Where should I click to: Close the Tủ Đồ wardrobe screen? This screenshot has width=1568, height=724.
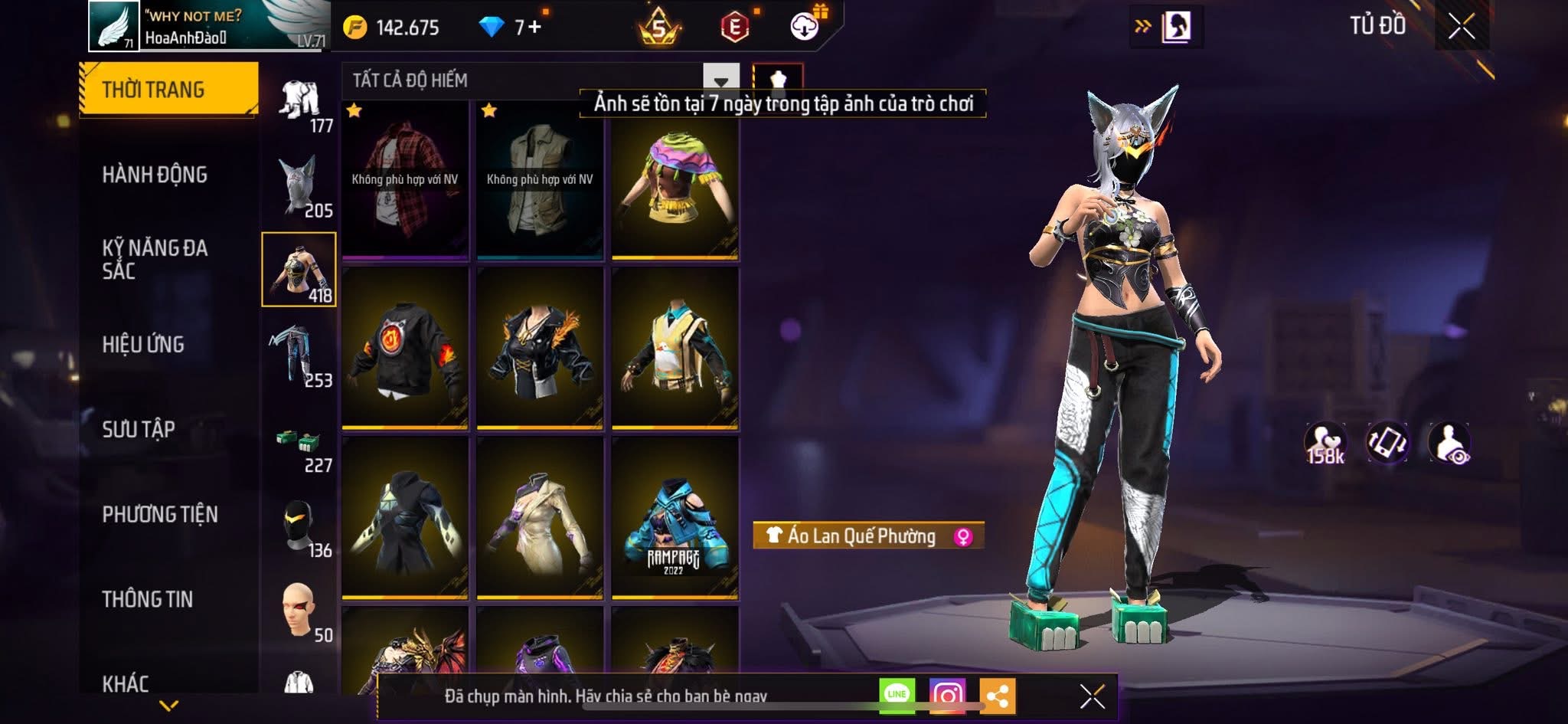pos(1462,27)
